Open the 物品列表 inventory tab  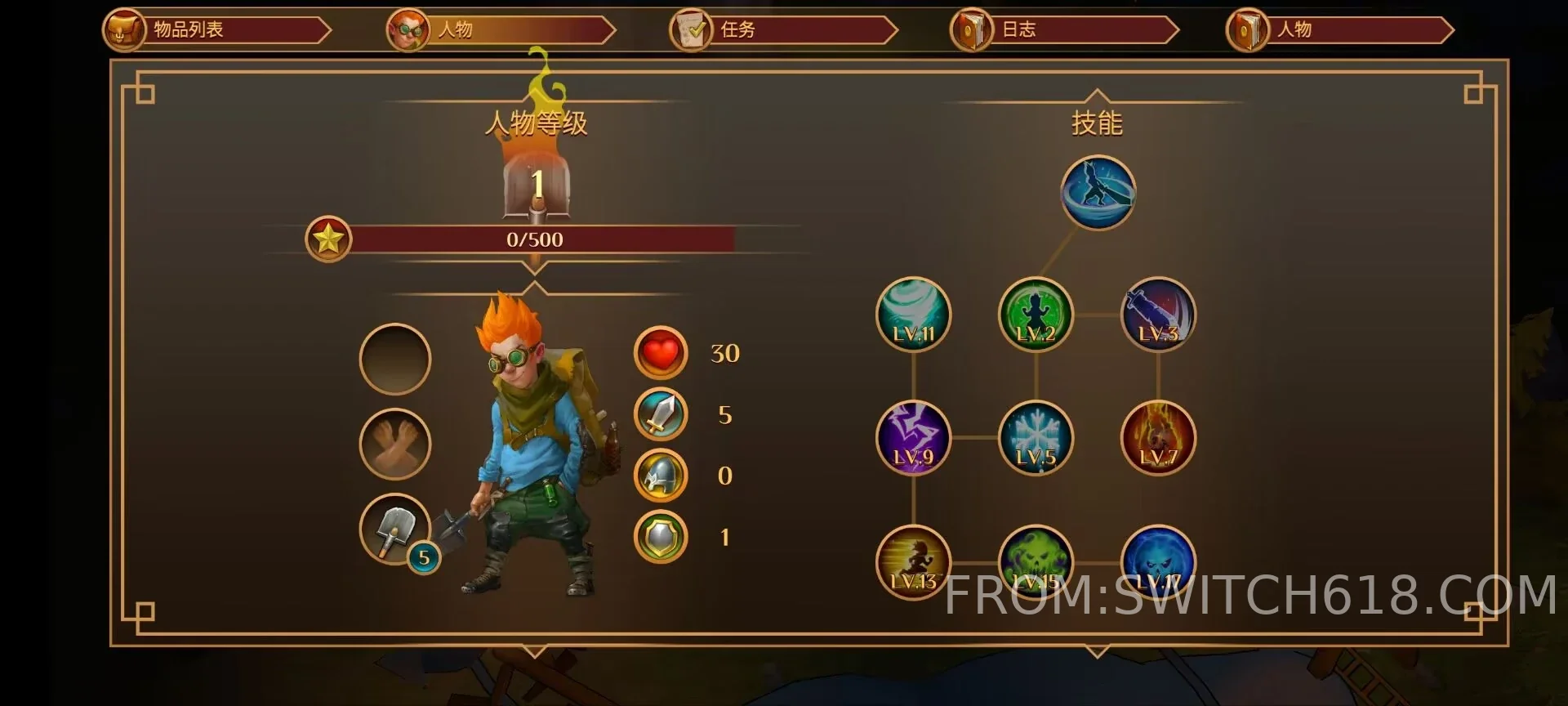(217, 30)
